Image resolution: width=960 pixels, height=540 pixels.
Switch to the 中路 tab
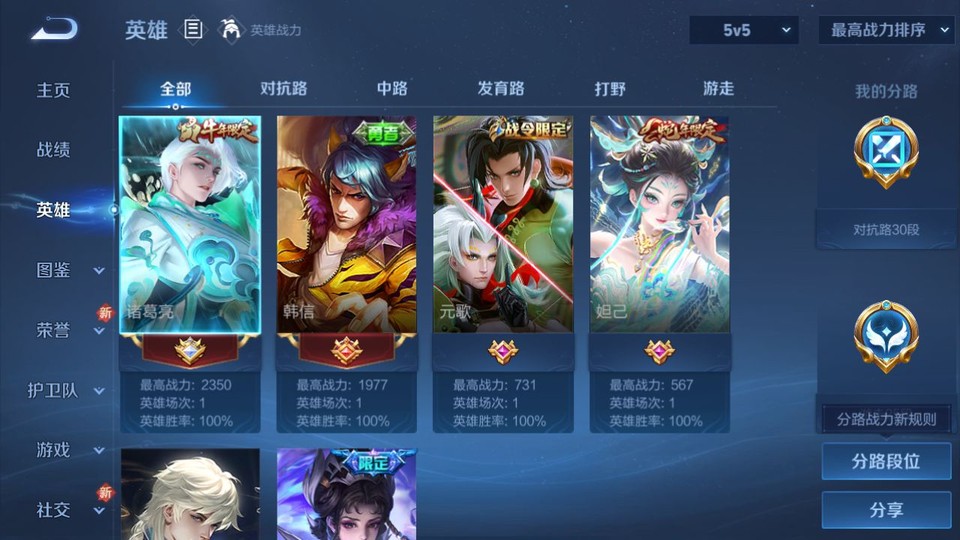(x=392, y=88)
